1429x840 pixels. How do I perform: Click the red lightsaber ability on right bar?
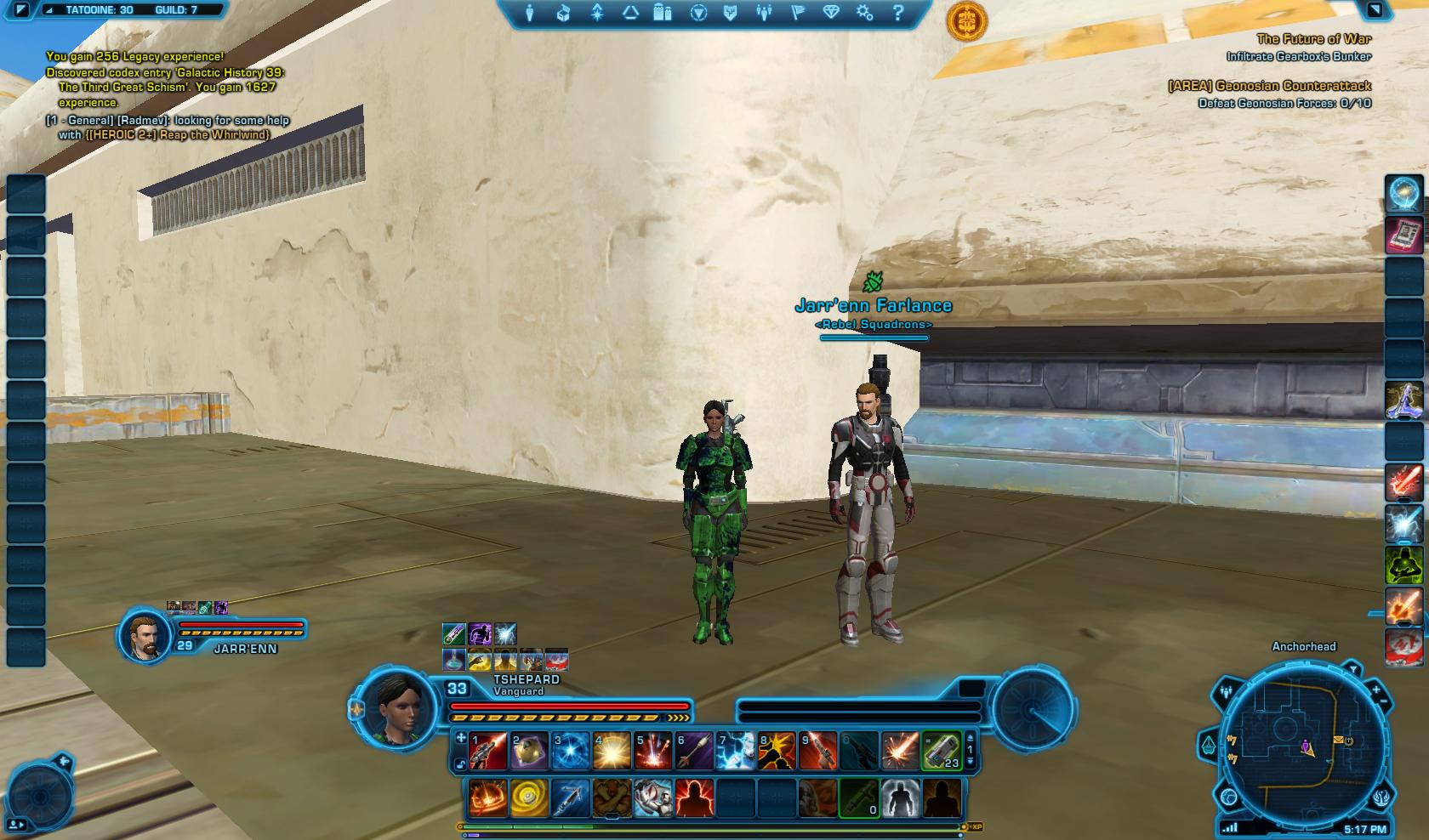pyautogui.click(x=1404, y=482)
